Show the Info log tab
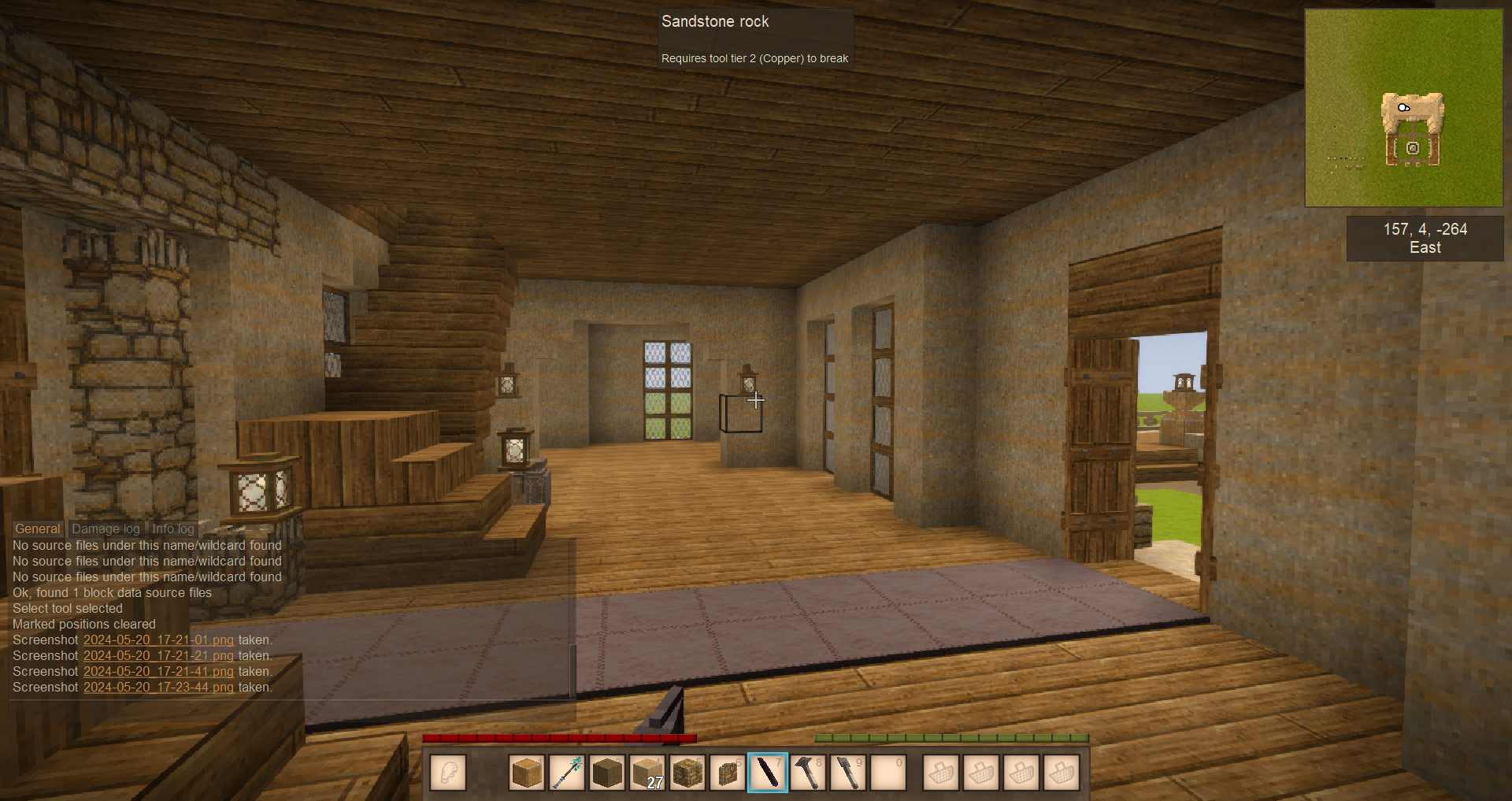 point(172,529)
